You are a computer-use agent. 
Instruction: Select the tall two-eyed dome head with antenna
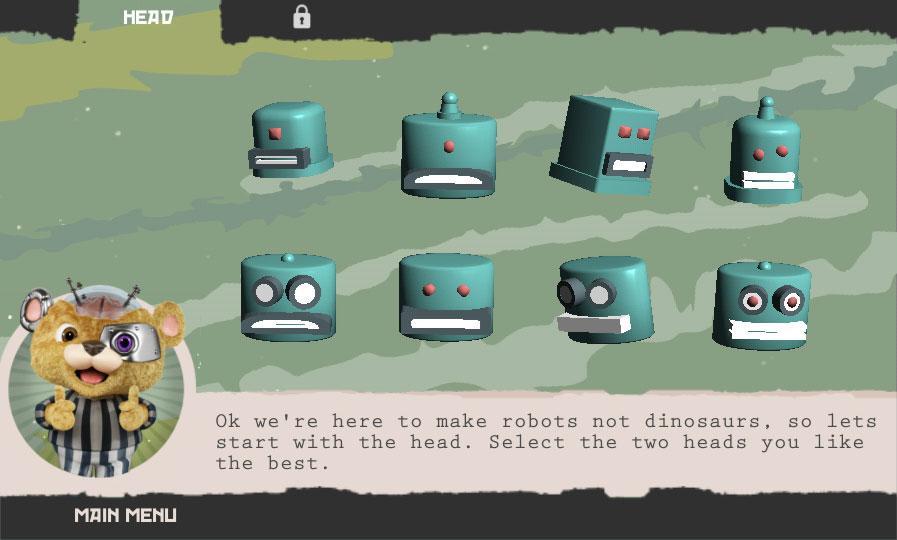tap(765, 155)
